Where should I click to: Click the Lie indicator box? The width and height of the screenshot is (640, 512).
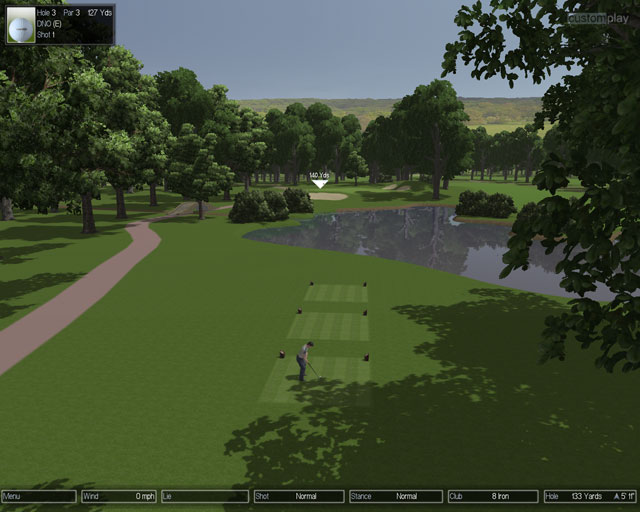[204, 496]
